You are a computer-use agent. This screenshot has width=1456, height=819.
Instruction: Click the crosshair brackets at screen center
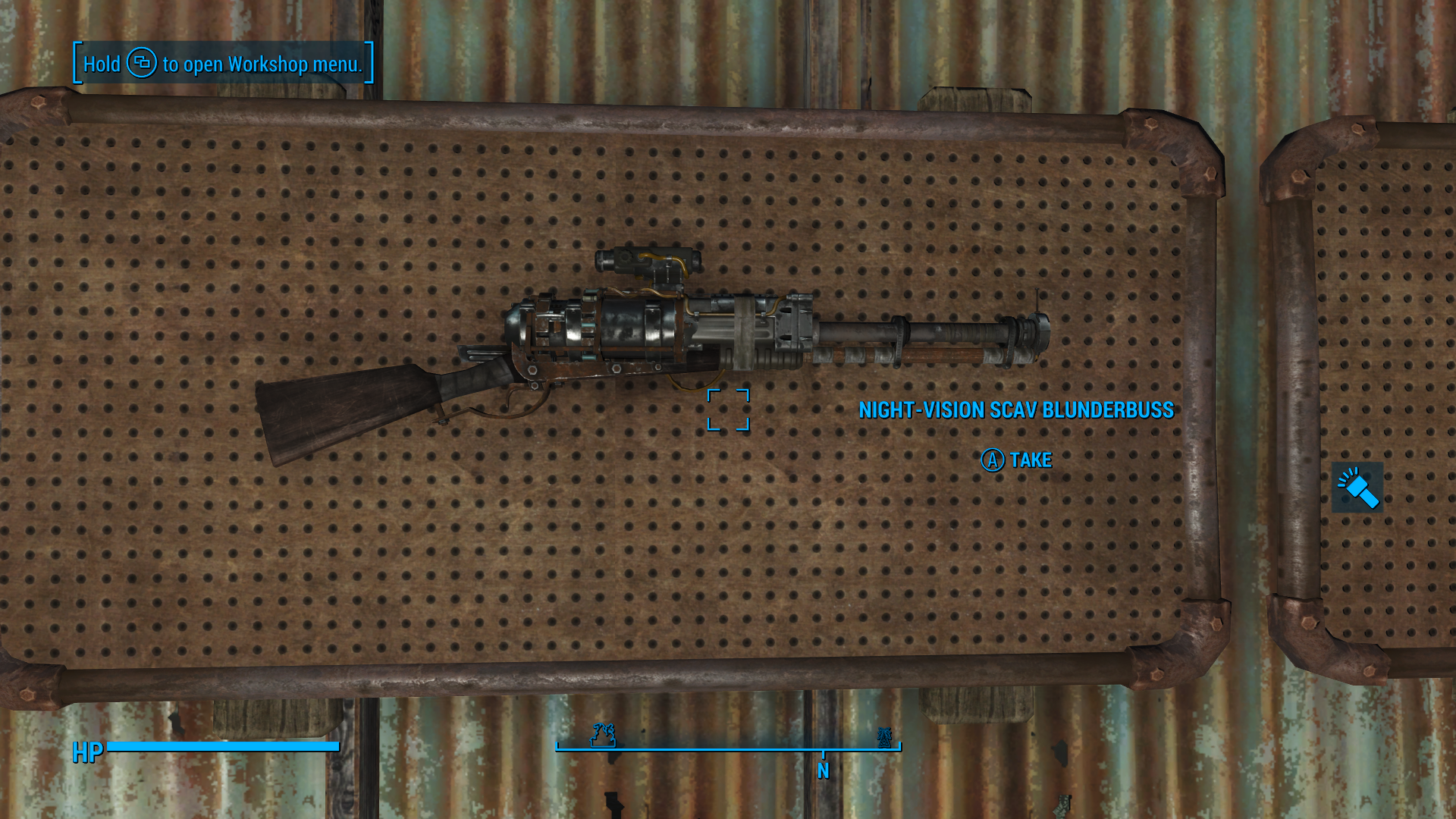(x=728, y=409)
